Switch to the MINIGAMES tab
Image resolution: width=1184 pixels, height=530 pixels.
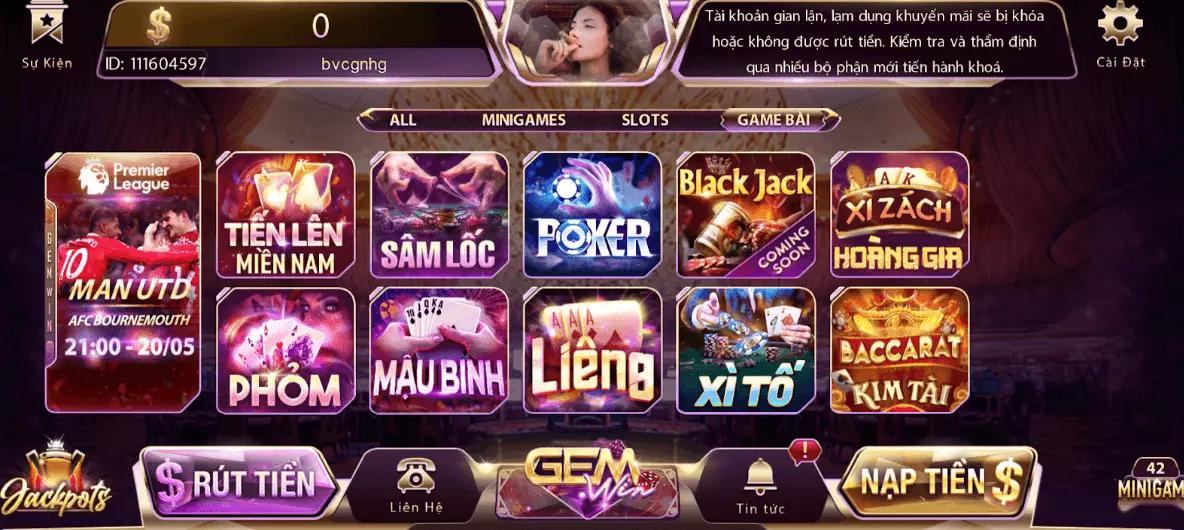(523, 120)
